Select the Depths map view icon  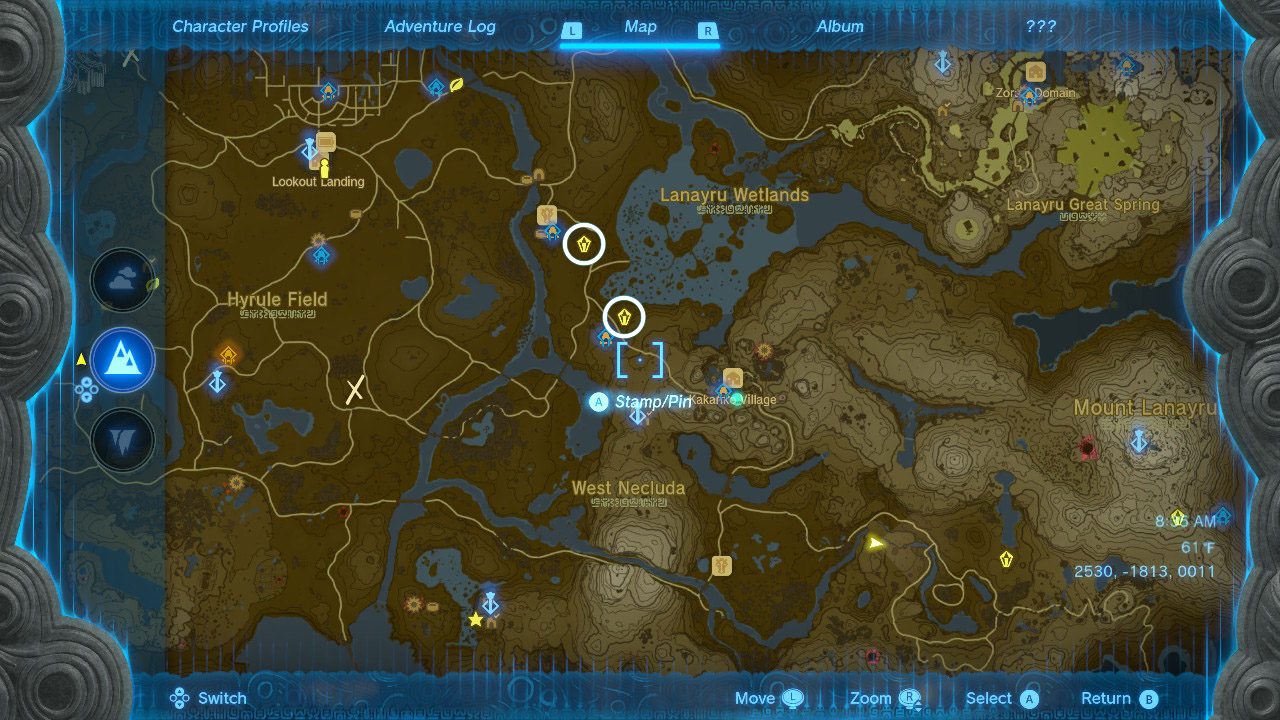tap(122, 440)
